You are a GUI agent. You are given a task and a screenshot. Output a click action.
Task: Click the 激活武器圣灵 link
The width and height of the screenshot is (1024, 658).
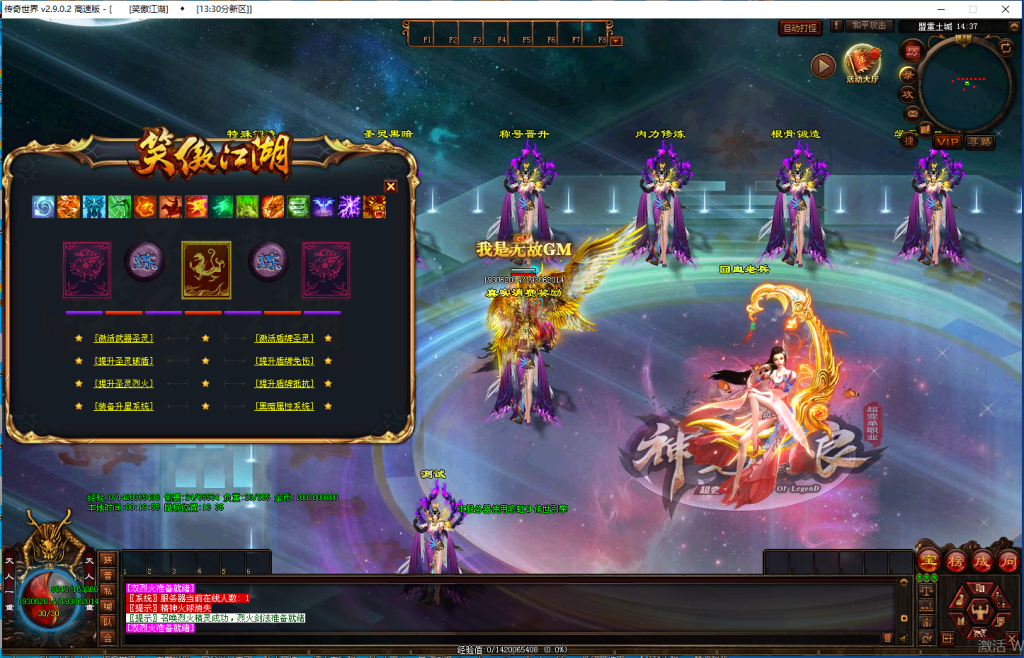click(x=124, y=338)
